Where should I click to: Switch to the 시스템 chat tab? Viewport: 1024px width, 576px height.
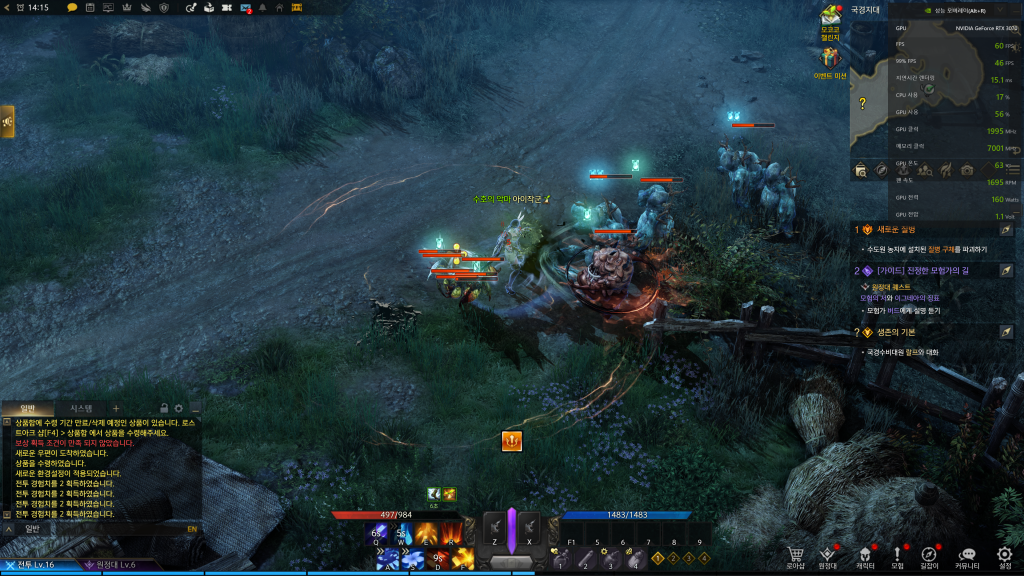click(80, 408)
